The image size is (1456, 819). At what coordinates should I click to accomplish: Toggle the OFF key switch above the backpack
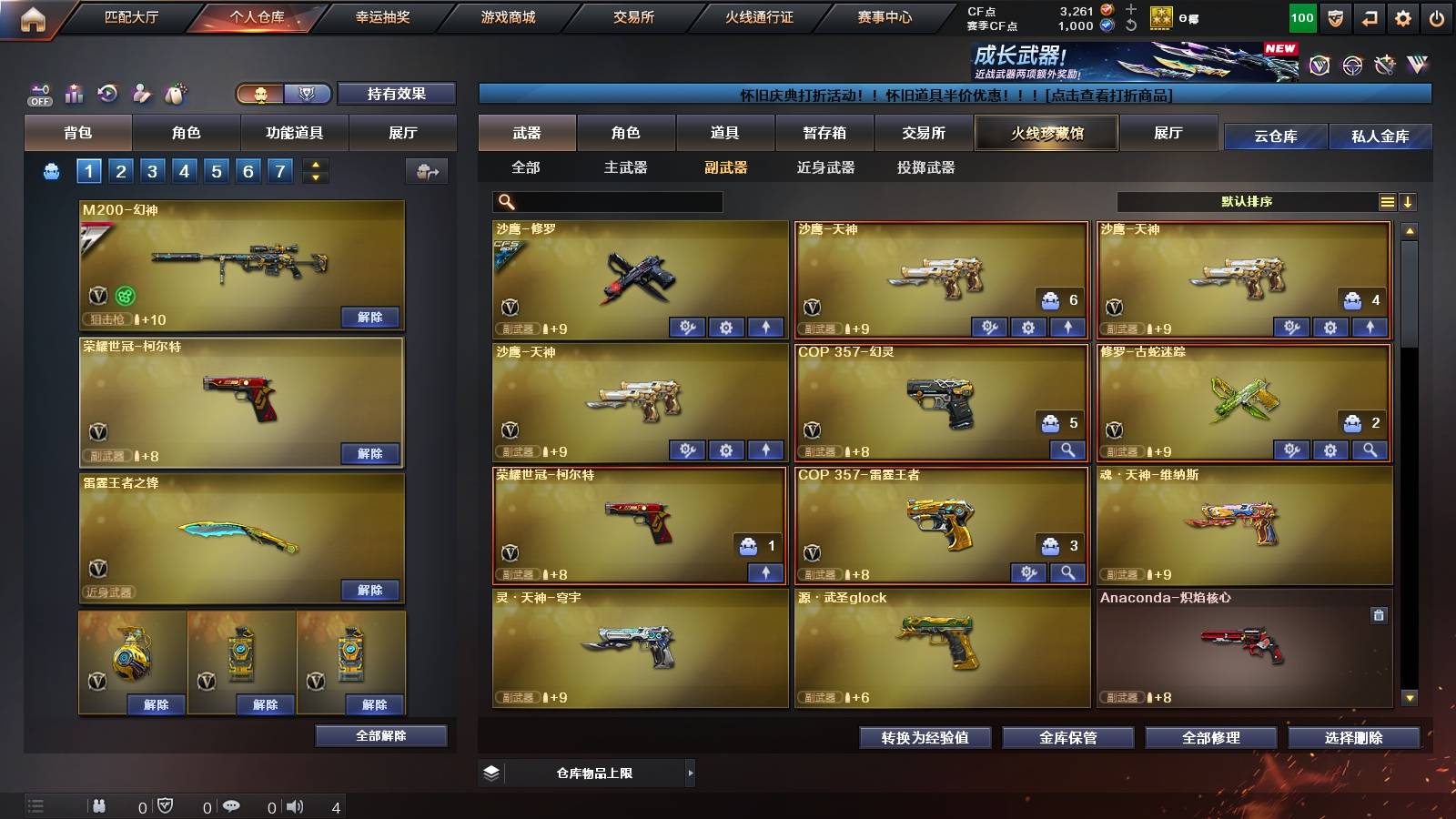[39, 93]
